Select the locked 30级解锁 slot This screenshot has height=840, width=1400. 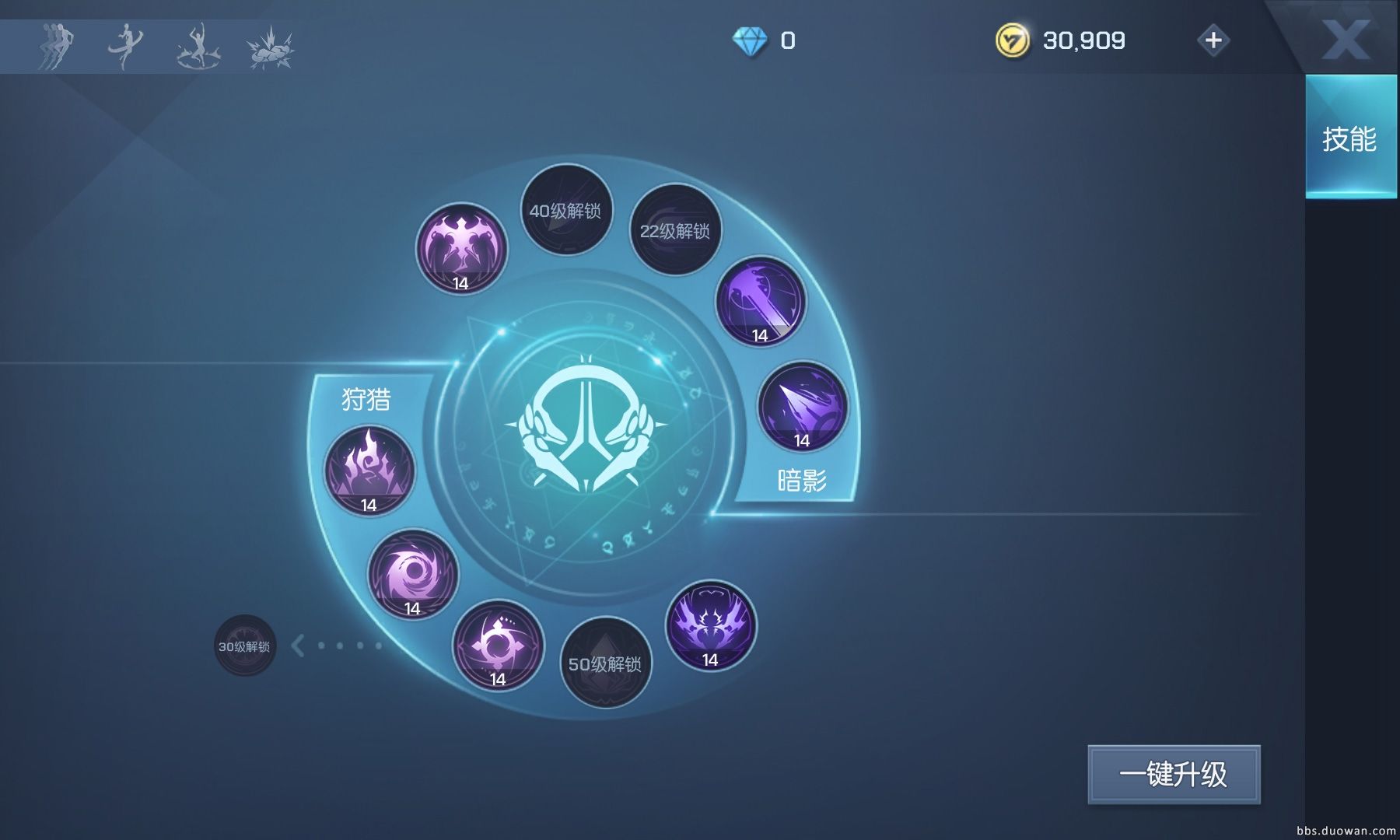point(244,646)
